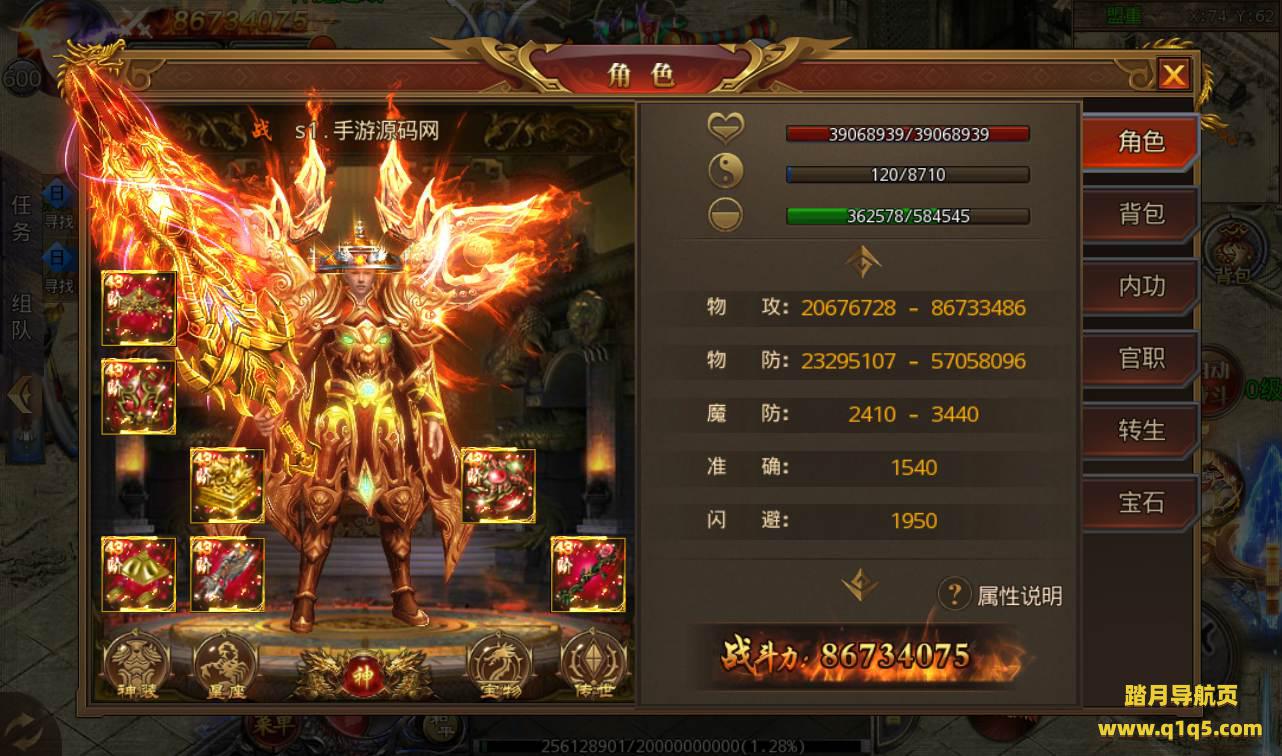Open the 组队 team panel
The image size is (1282, 756).
pos(21,318)
